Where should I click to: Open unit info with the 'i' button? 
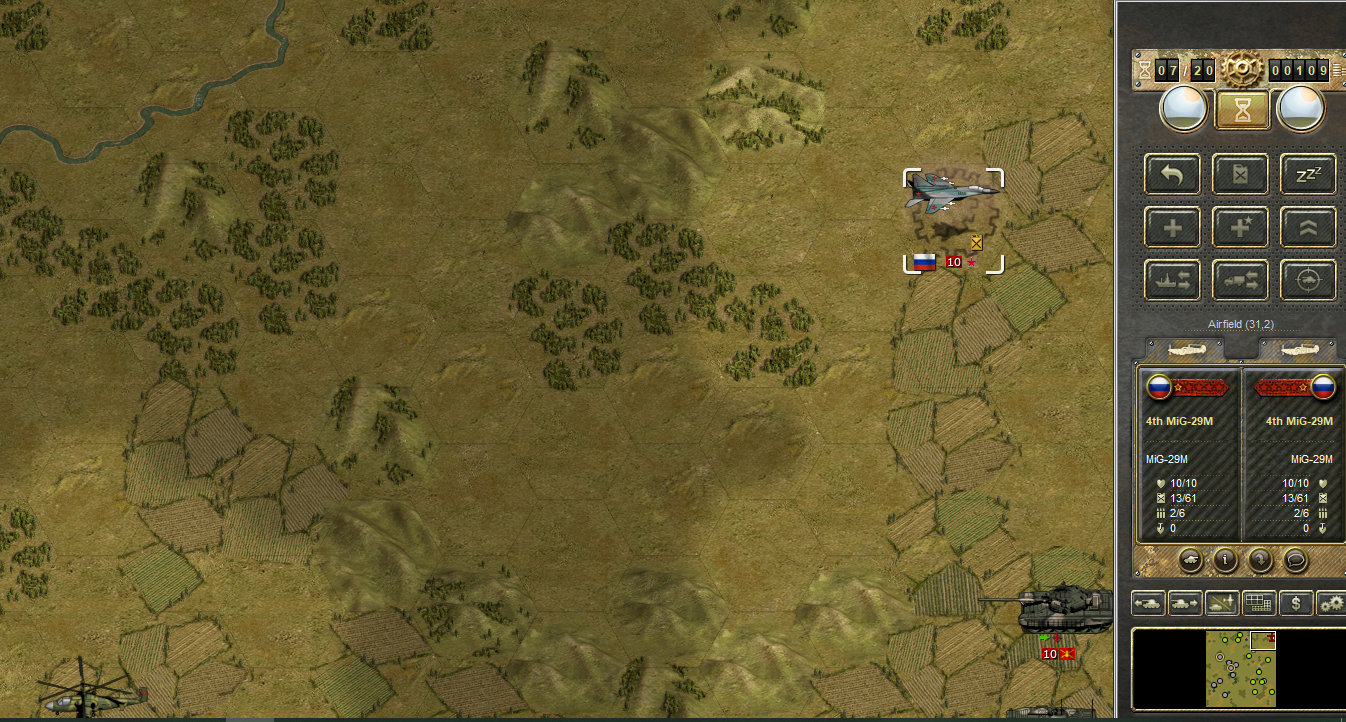1225,559
